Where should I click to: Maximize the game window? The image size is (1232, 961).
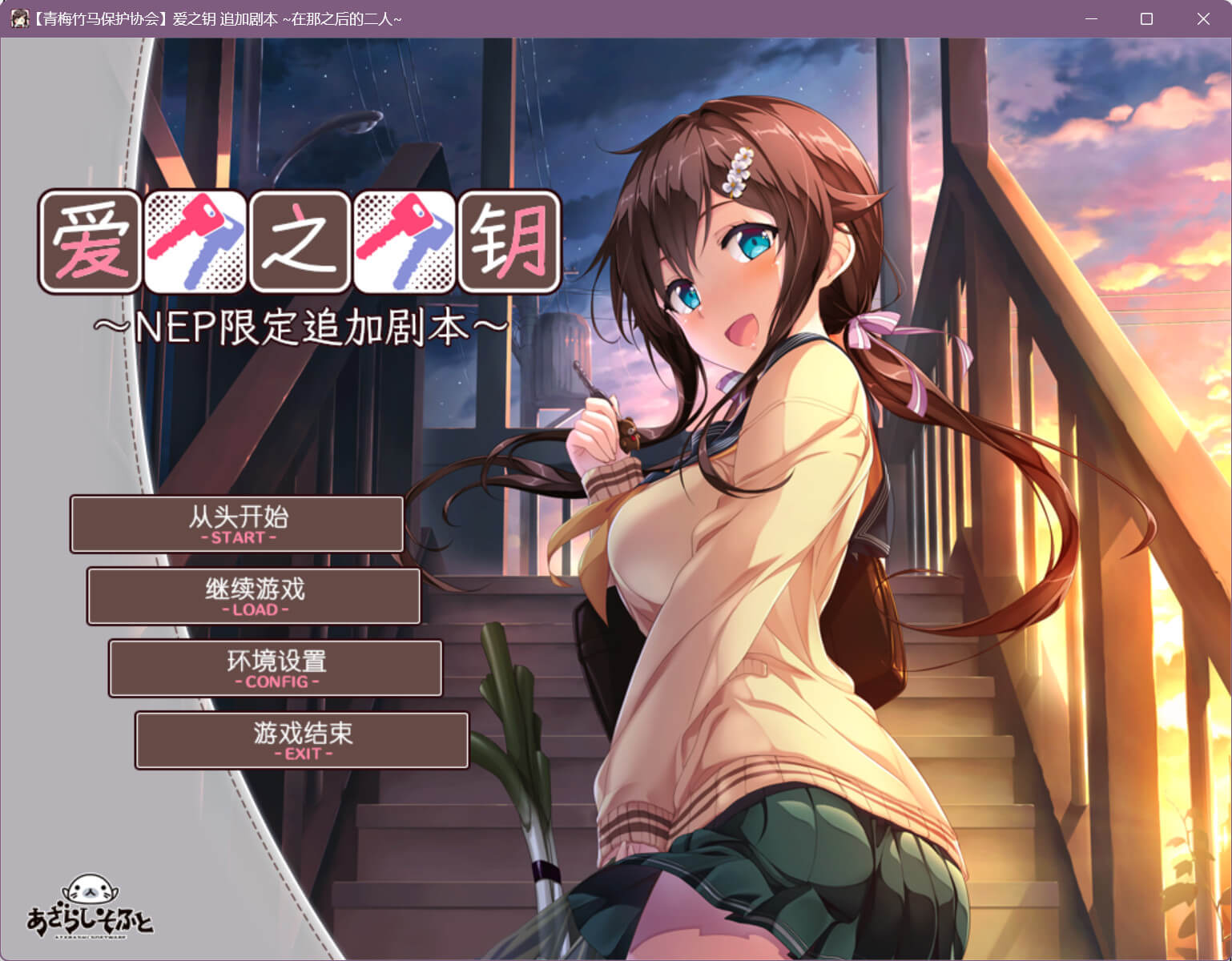pos(1146,18)
